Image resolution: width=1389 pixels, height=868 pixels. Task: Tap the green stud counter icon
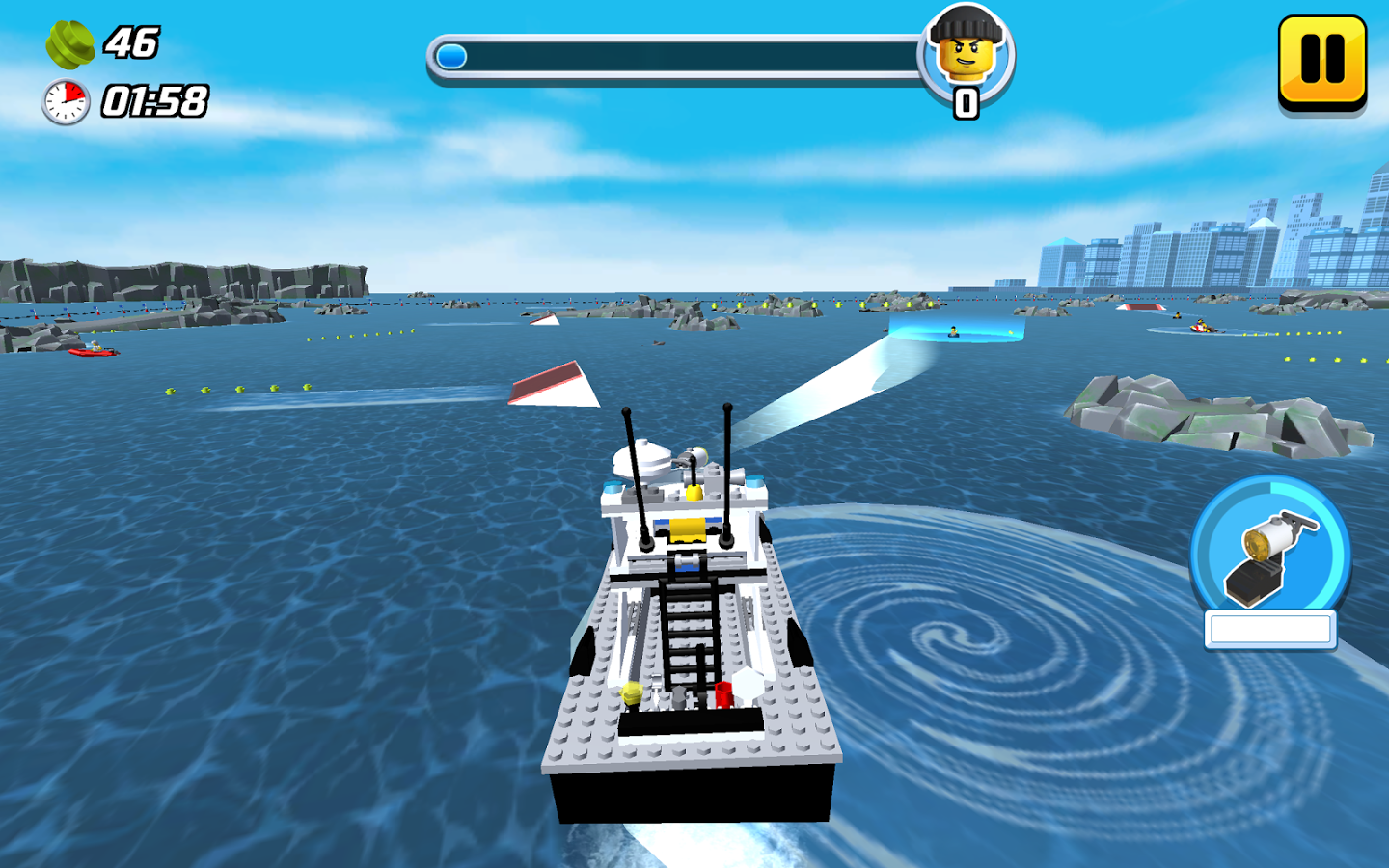(x=69, y=43)
